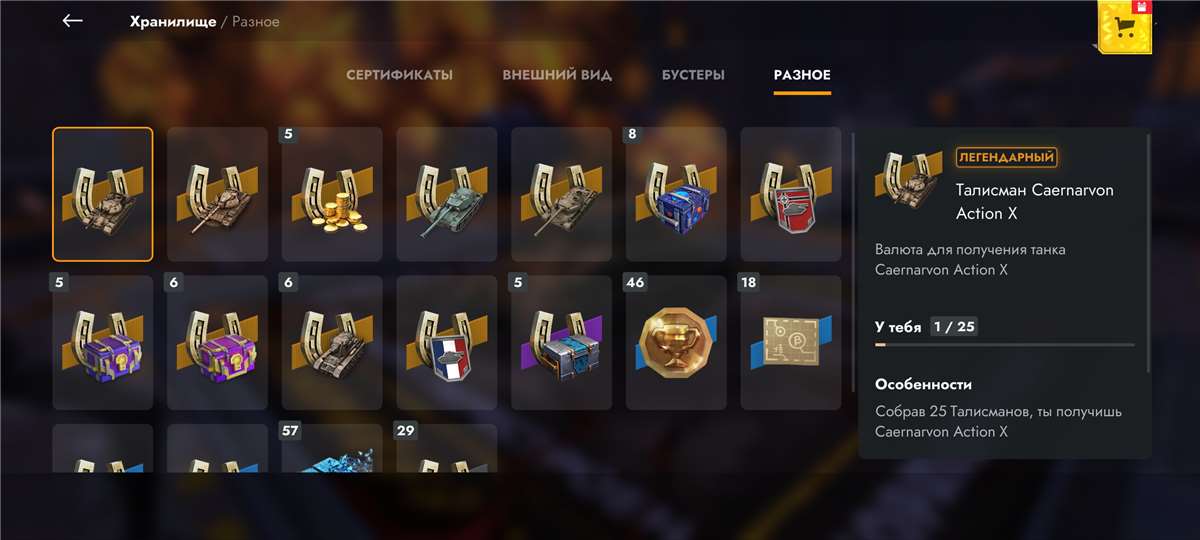Select the green tank talisman tile
The height and width of the screenshot is (540, 1200).
point(447,194)
